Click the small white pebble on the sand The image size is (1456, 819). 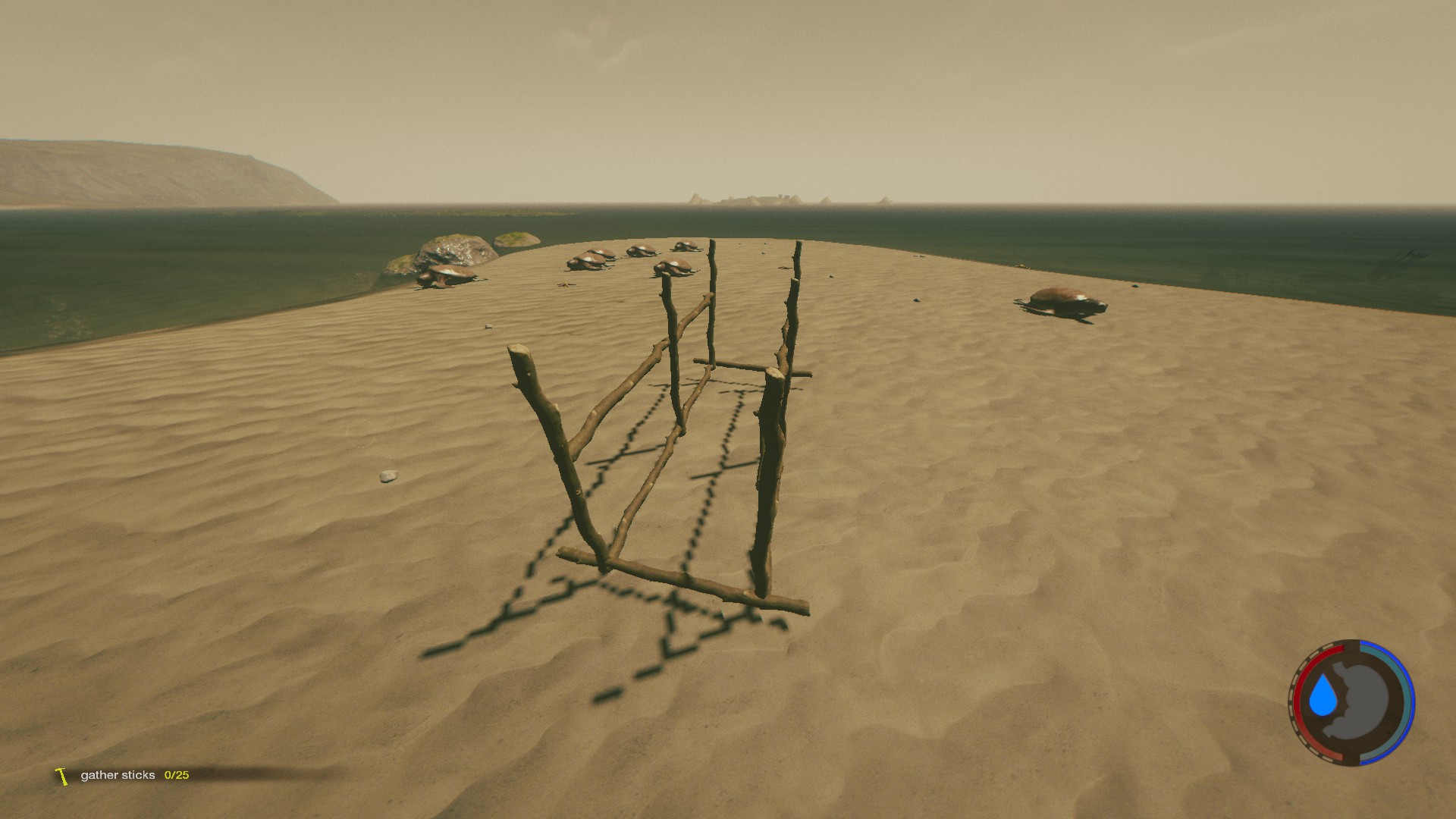click(389, 476)
